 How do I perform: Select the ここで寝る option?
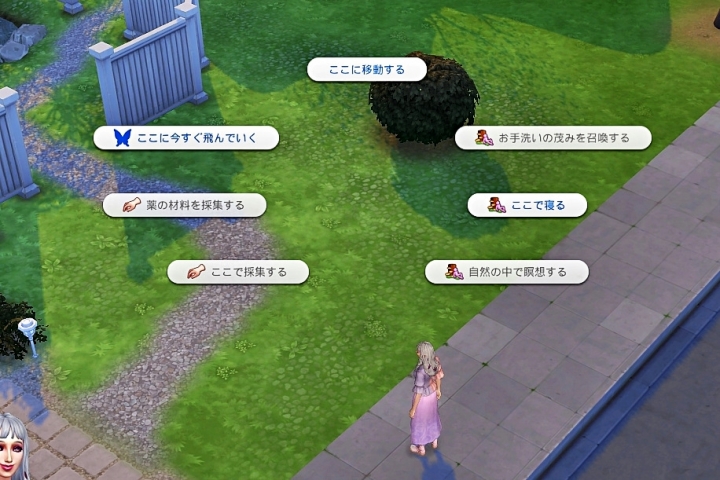[x=527, y=205]
